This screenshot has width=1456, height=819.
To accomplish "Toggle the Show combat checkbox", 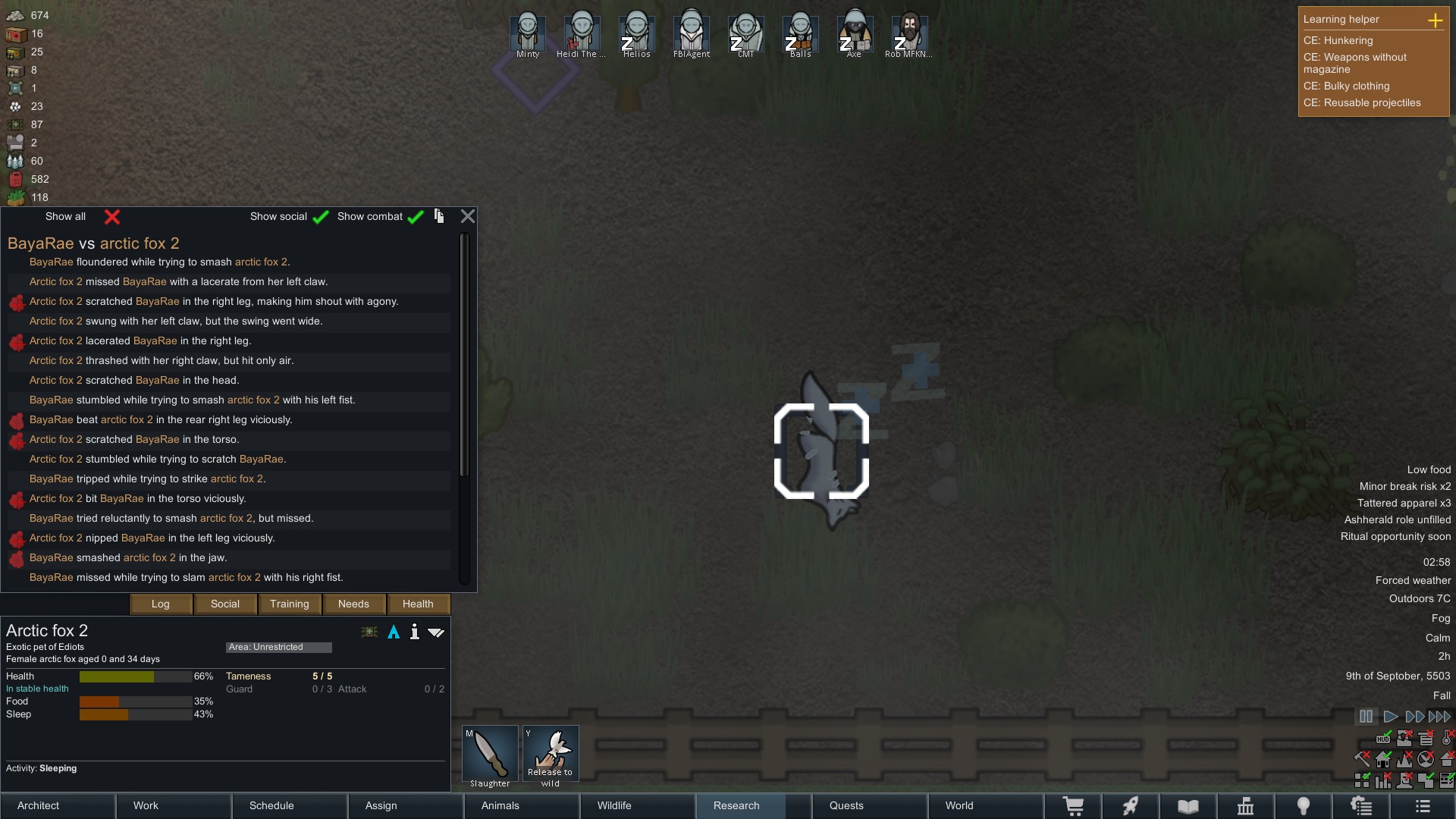I will pyautogui.click(x=415, y=217).
